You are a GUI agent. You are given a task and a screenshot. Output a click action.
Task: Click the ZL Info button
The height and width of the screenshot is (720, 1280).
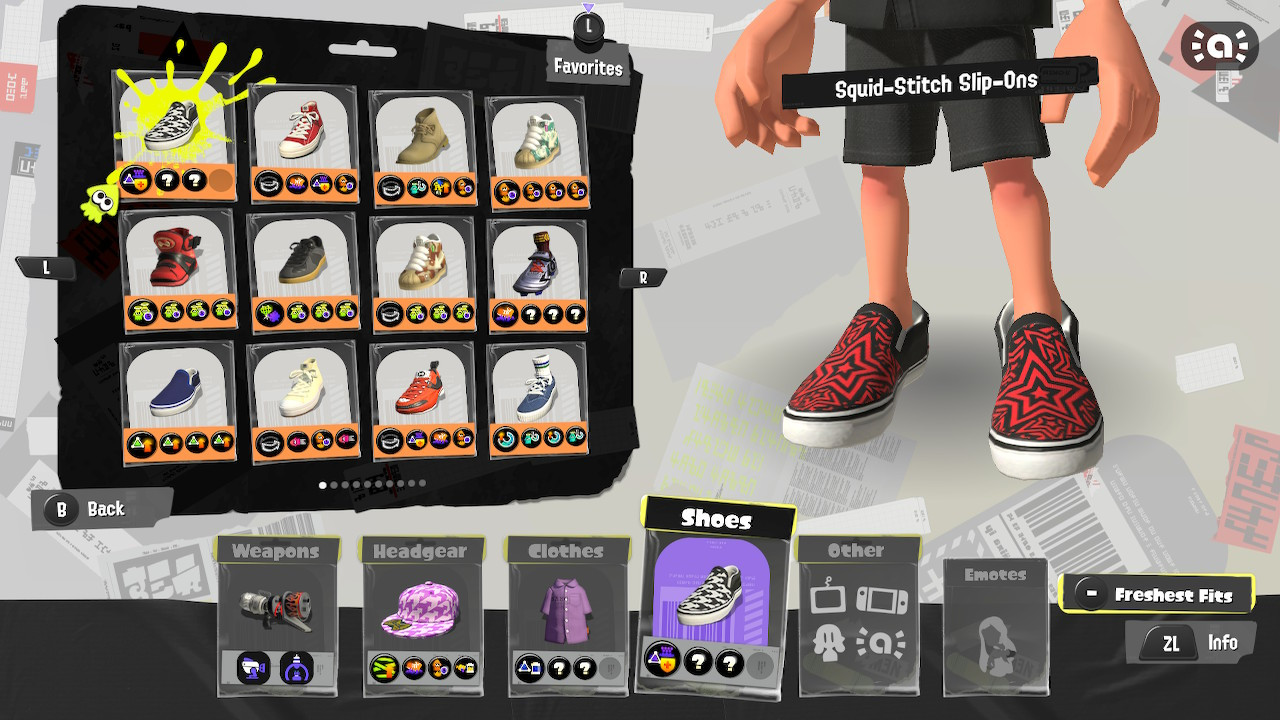coord(1191,642)
